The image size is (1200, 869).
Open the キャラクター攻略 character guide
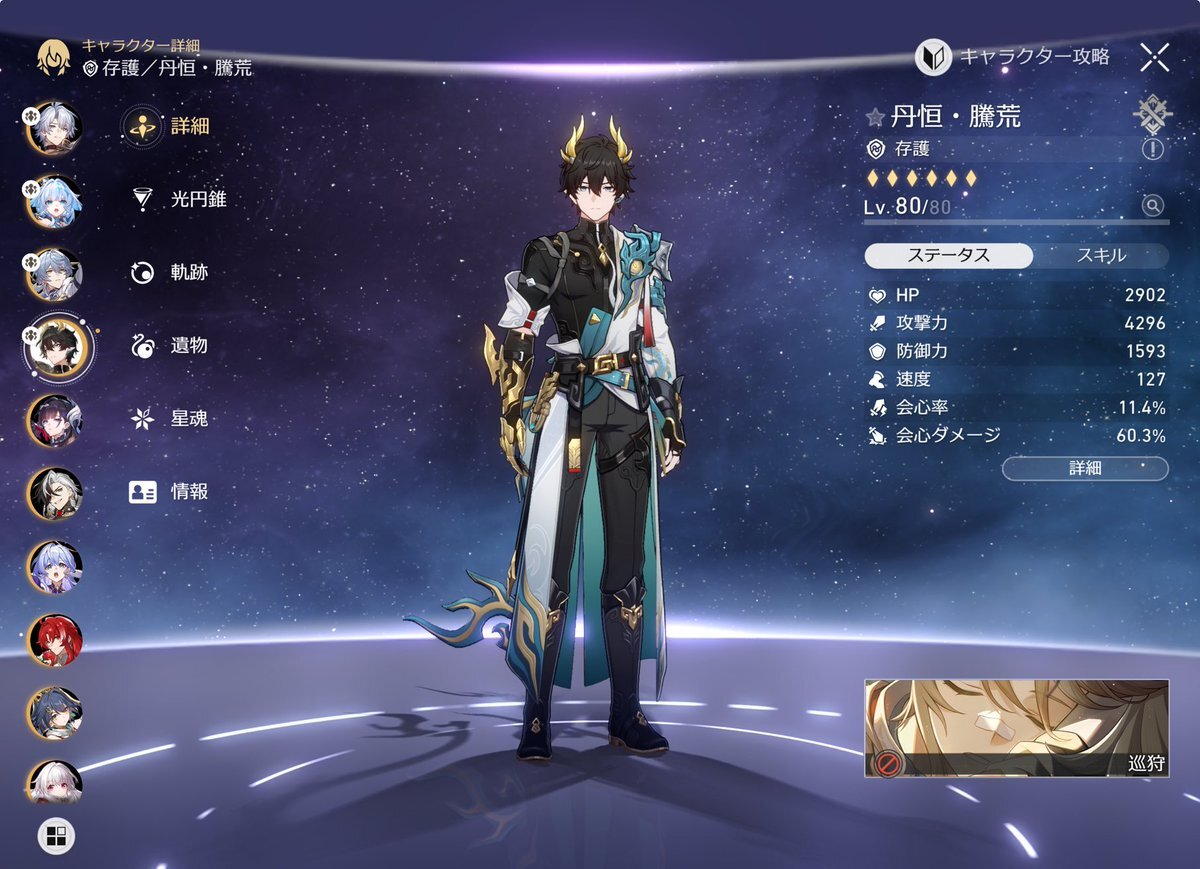click(1012, 57)
